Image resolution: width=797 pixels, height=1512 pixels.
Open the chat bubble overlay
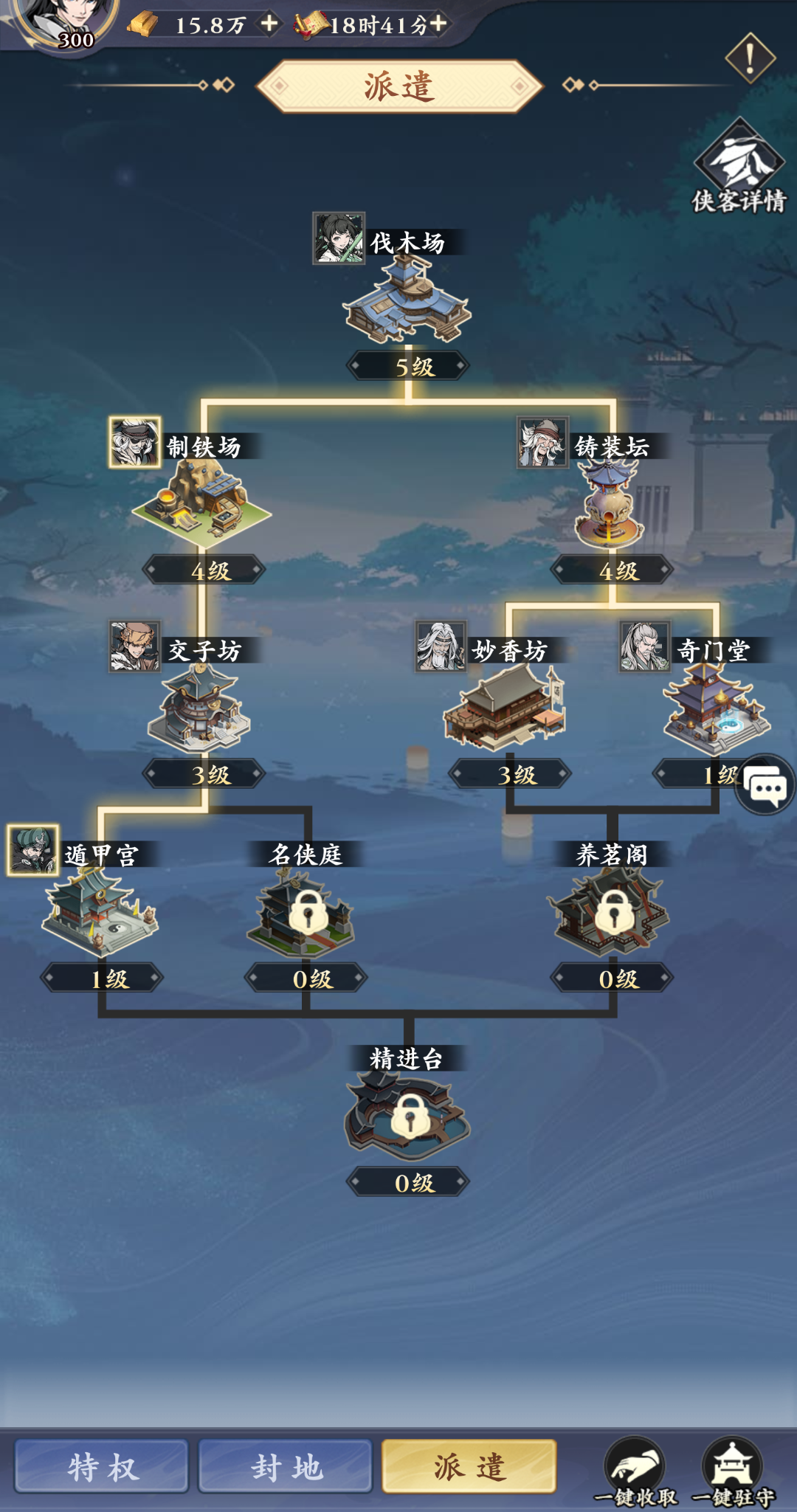click(x=765, y=784)
